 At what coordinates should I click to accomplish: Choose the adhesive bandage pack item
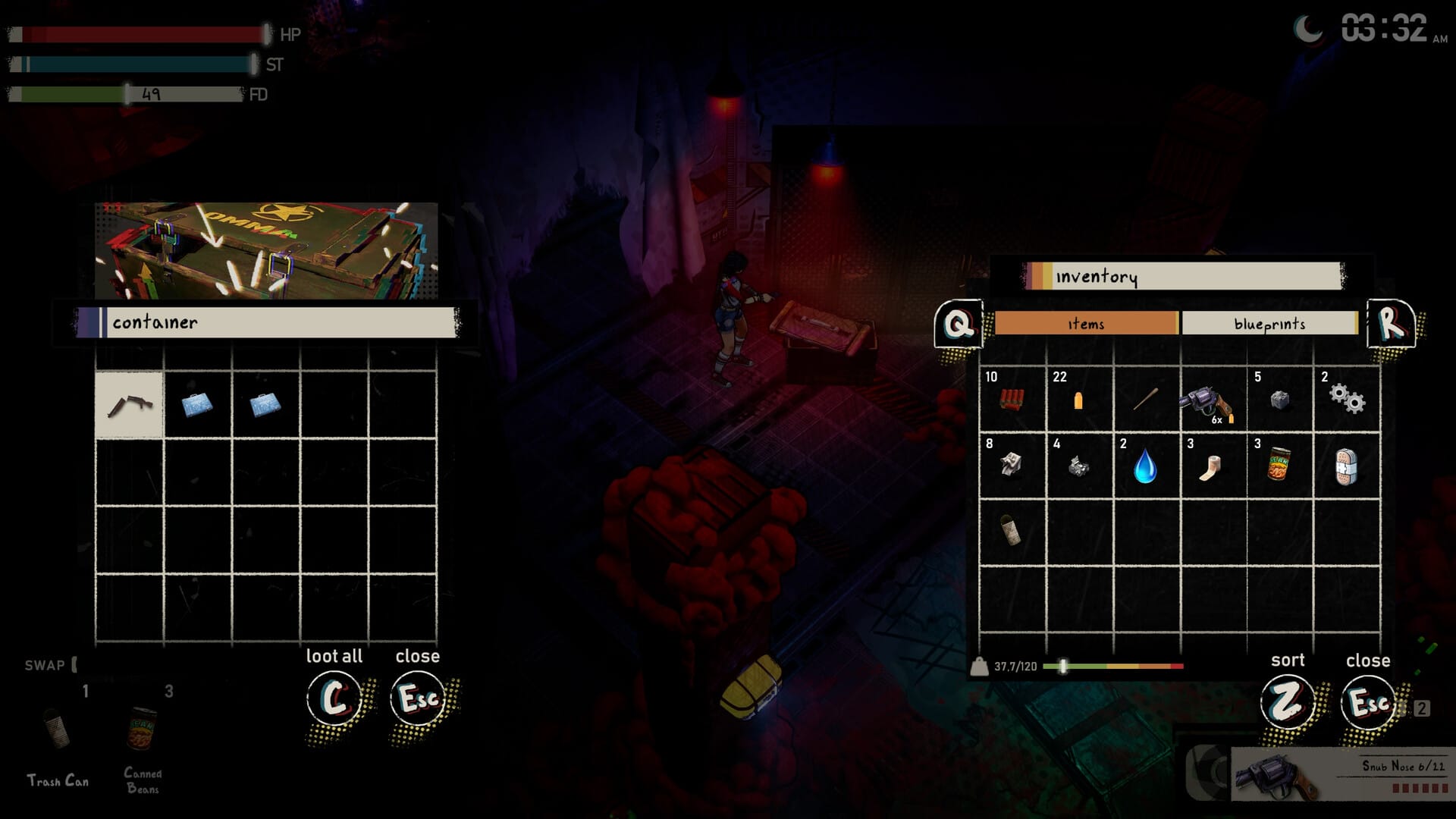click(x=1346, y=466)
